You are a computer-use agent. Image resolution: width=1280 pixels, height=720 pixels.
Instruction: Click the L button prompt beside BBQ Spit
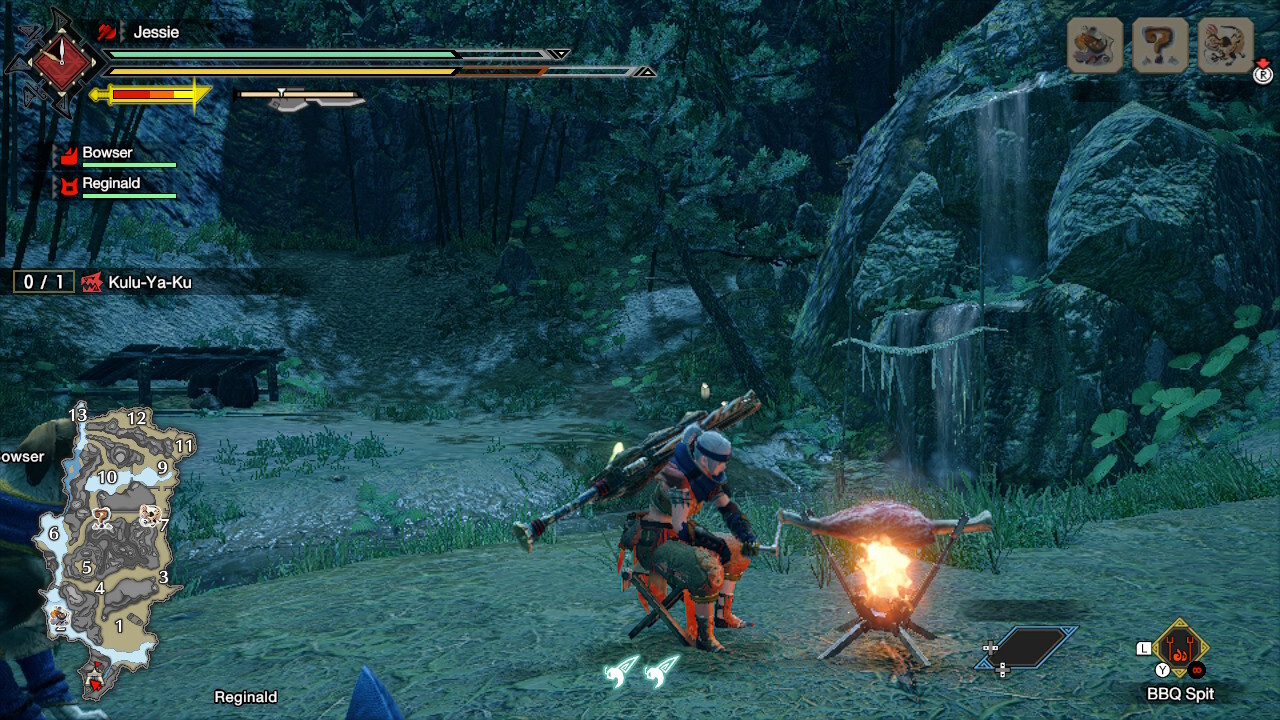click(x=1141, y=647)
